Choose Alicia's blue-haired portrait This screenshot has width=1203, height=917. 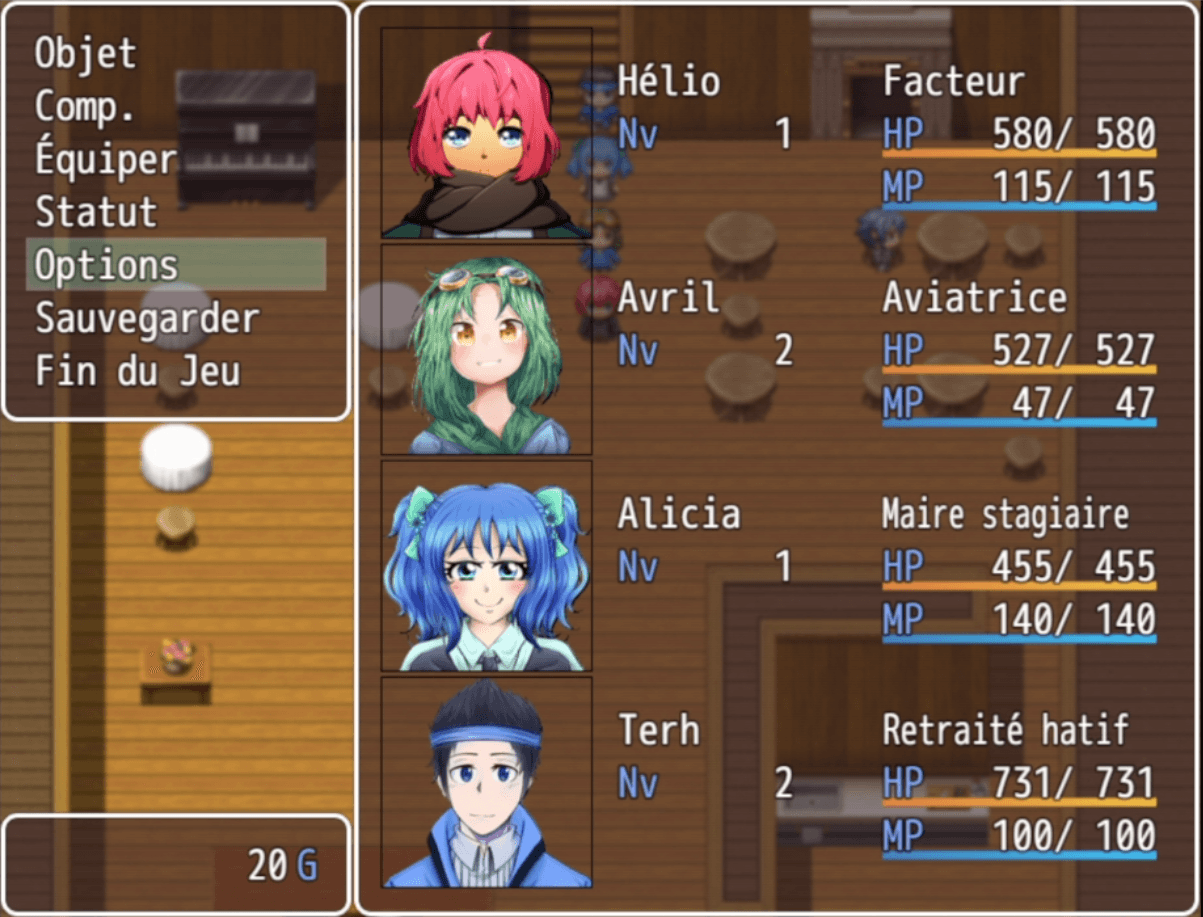point(486,566)
